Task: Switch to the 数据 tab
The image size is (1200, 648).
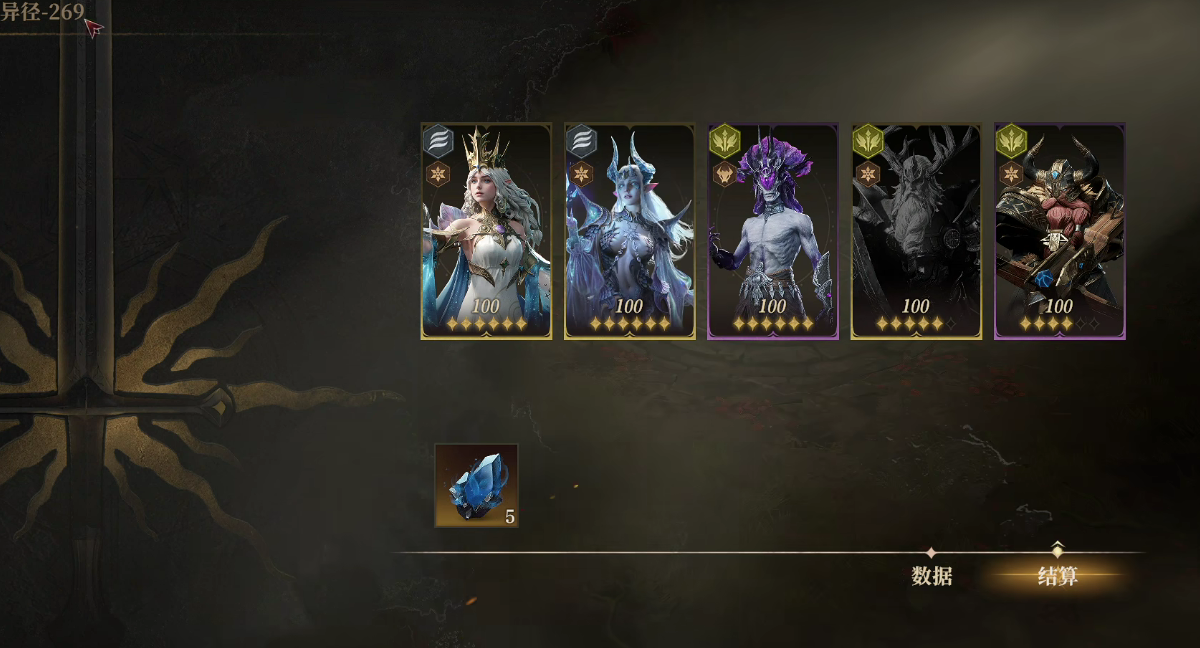Action: (931, 576)
